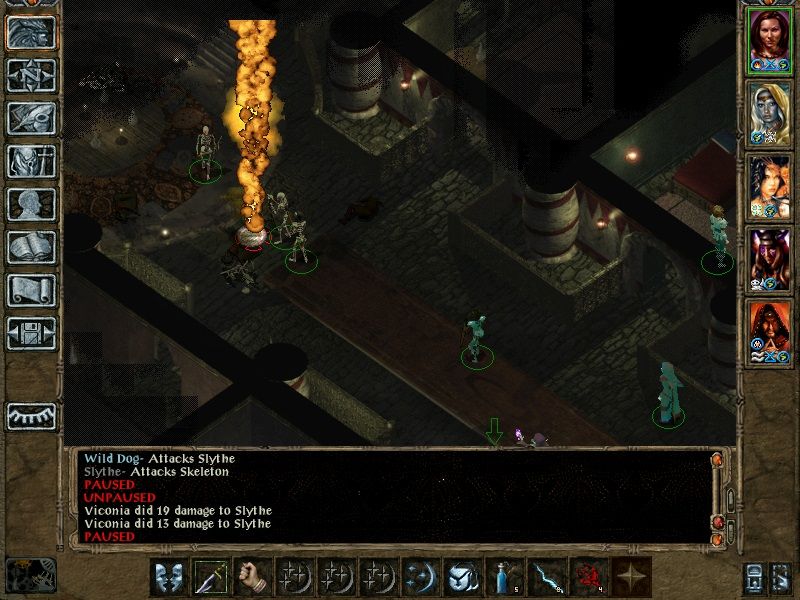Viewport: 800px width, 600px height.
Task: Open the options floppy disk button
Action: pos(31,333)
